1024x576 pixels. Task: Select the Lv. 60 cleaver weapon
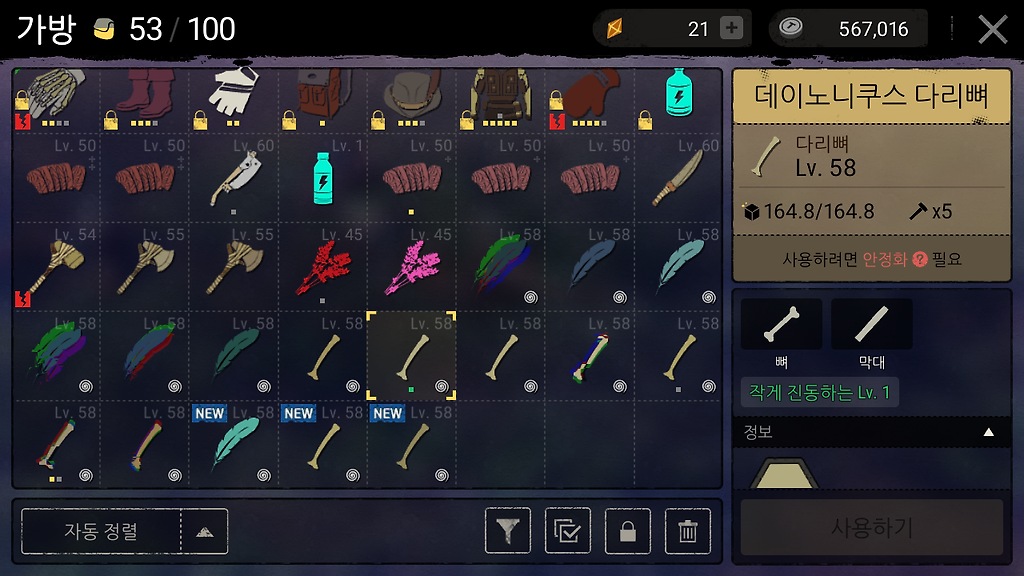coord(234,177)
